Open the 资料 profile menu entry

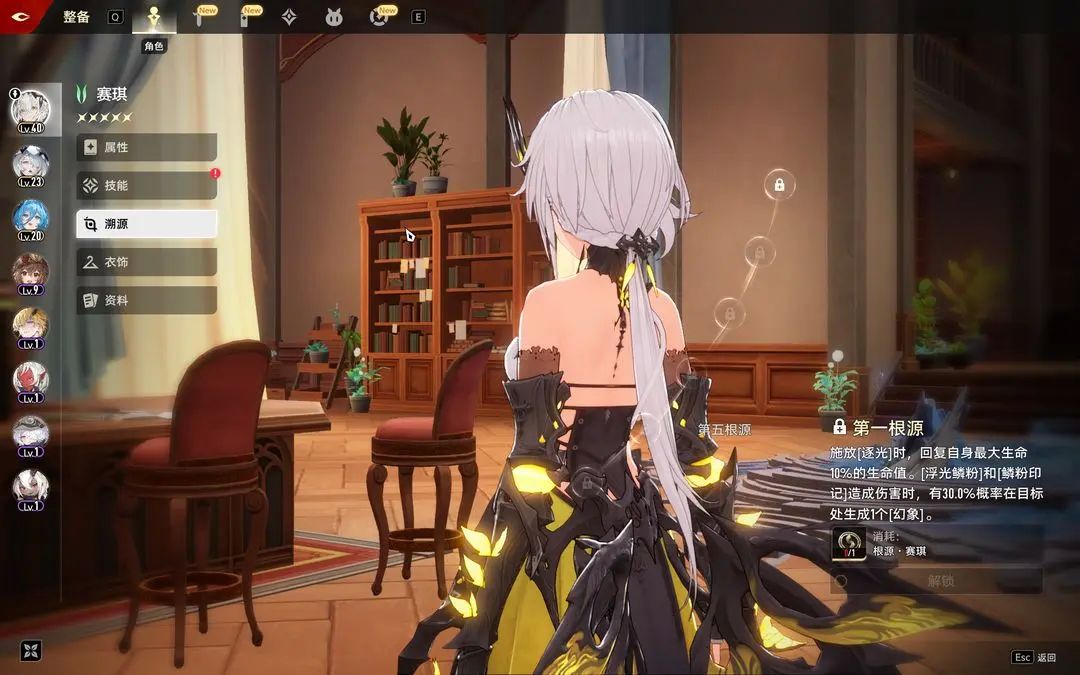146,300
